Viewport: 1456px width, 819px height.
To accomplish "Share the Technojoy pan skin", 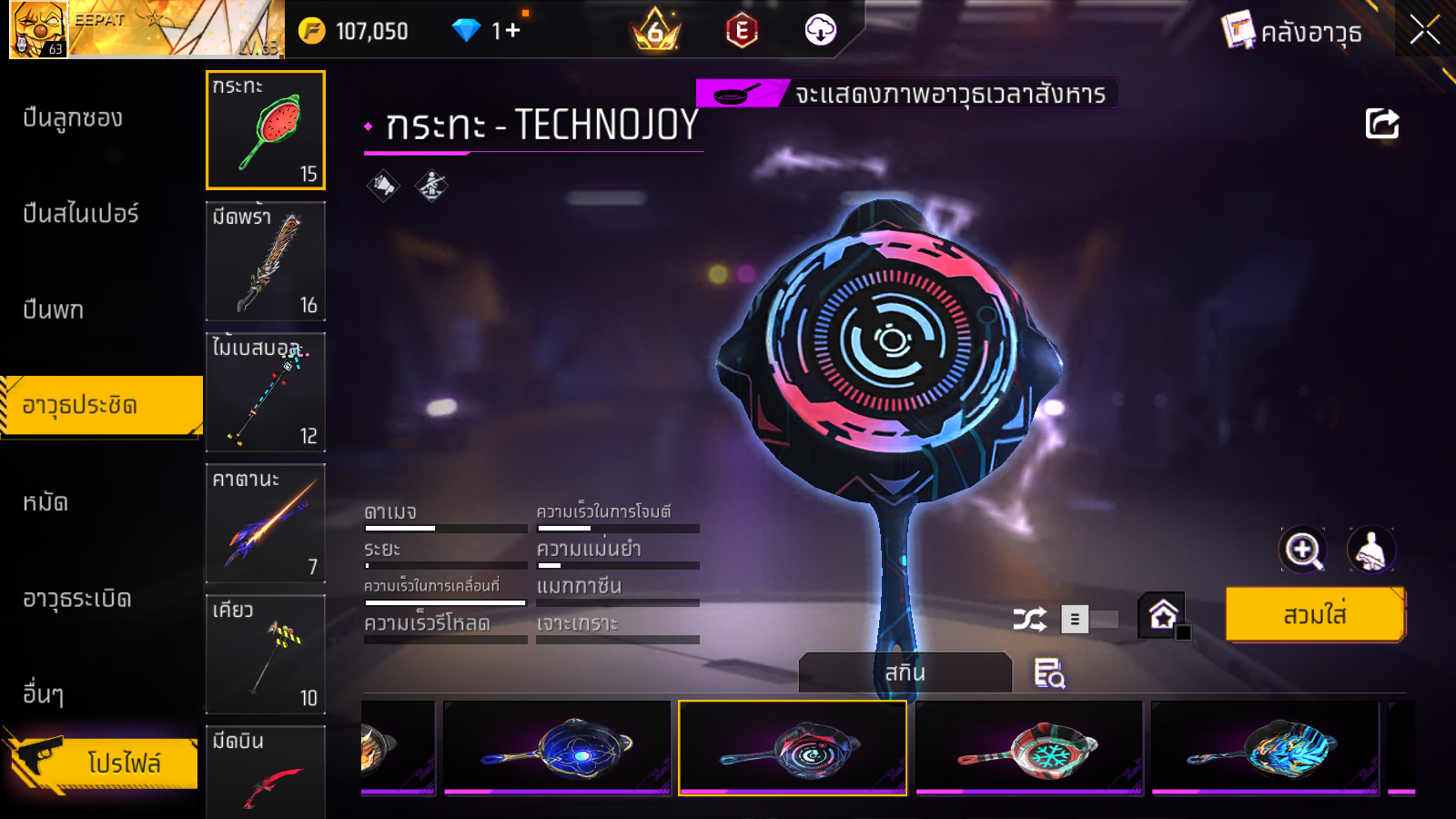I will click(x=1381, y=124).
